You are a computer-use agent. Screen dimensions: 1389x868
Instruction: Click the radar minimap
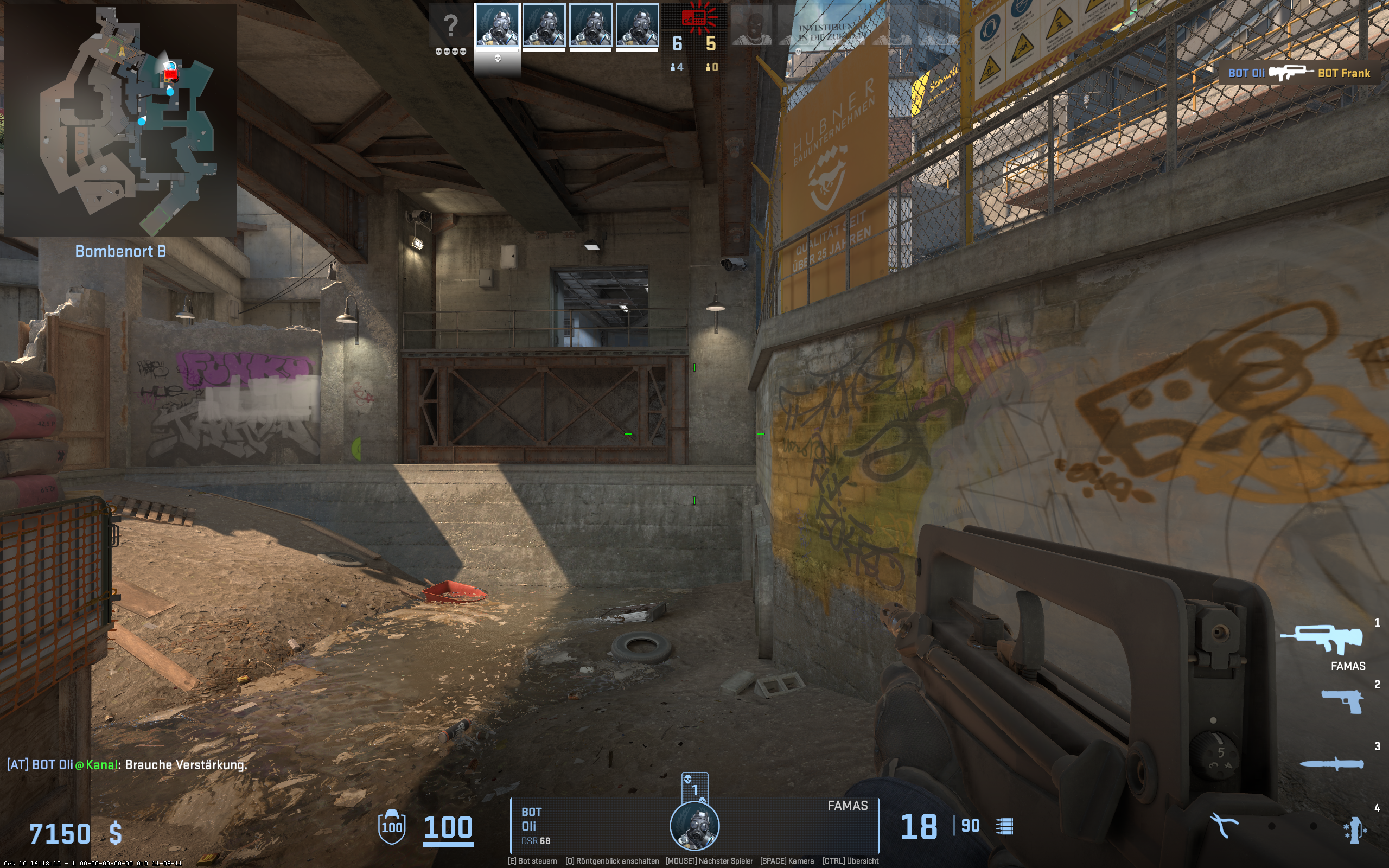(120, 120)
